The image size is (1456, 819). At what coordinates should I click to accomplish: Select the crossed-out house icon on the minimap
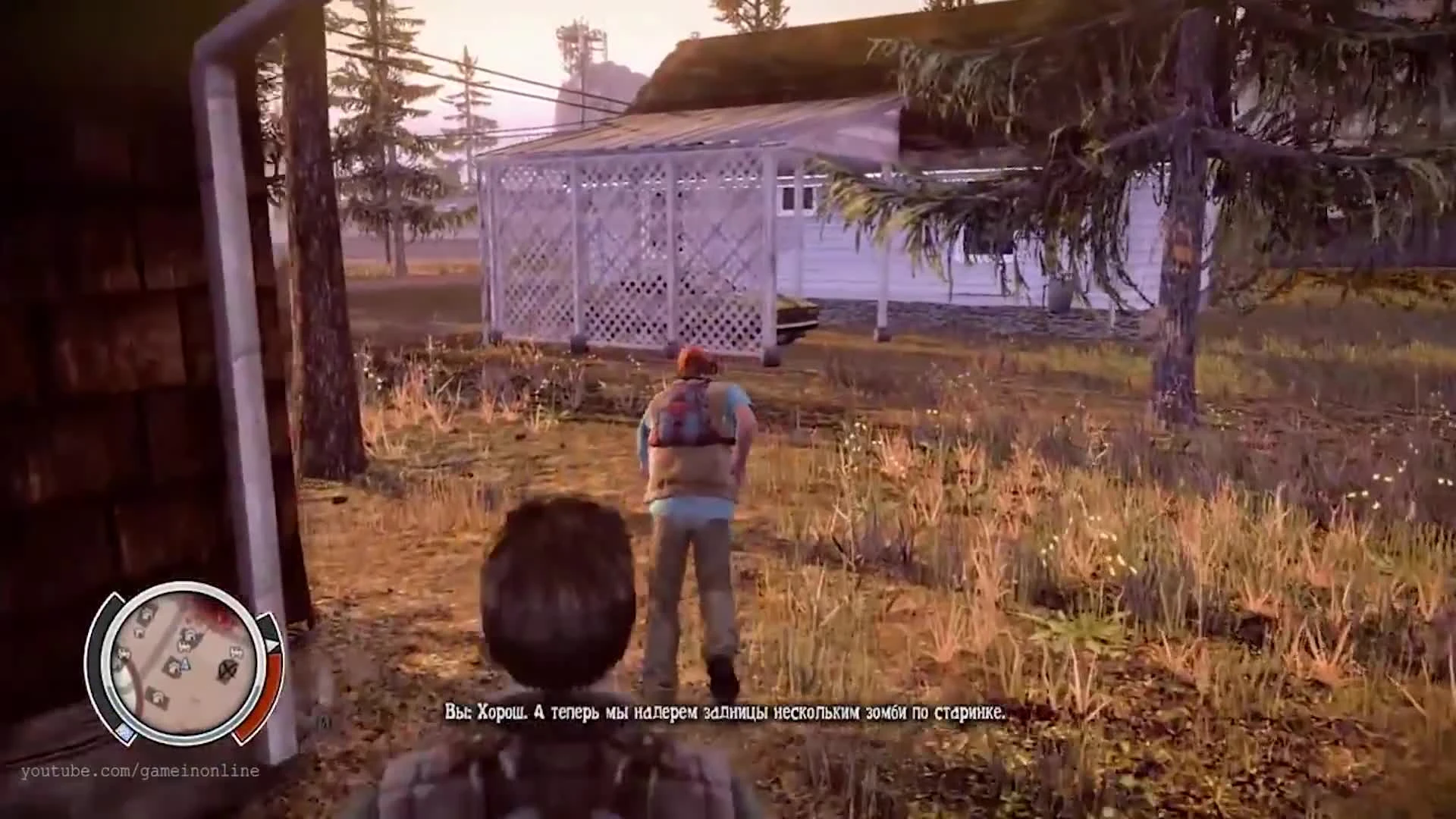pos(230,670)
